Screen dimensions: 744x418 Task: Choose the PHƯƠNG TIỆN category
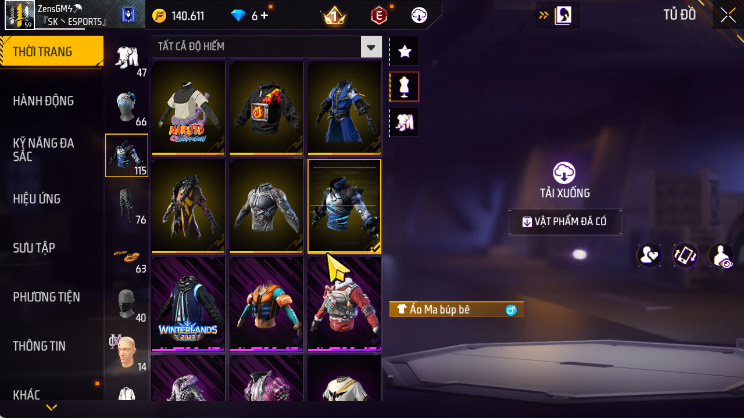point(46,297)
